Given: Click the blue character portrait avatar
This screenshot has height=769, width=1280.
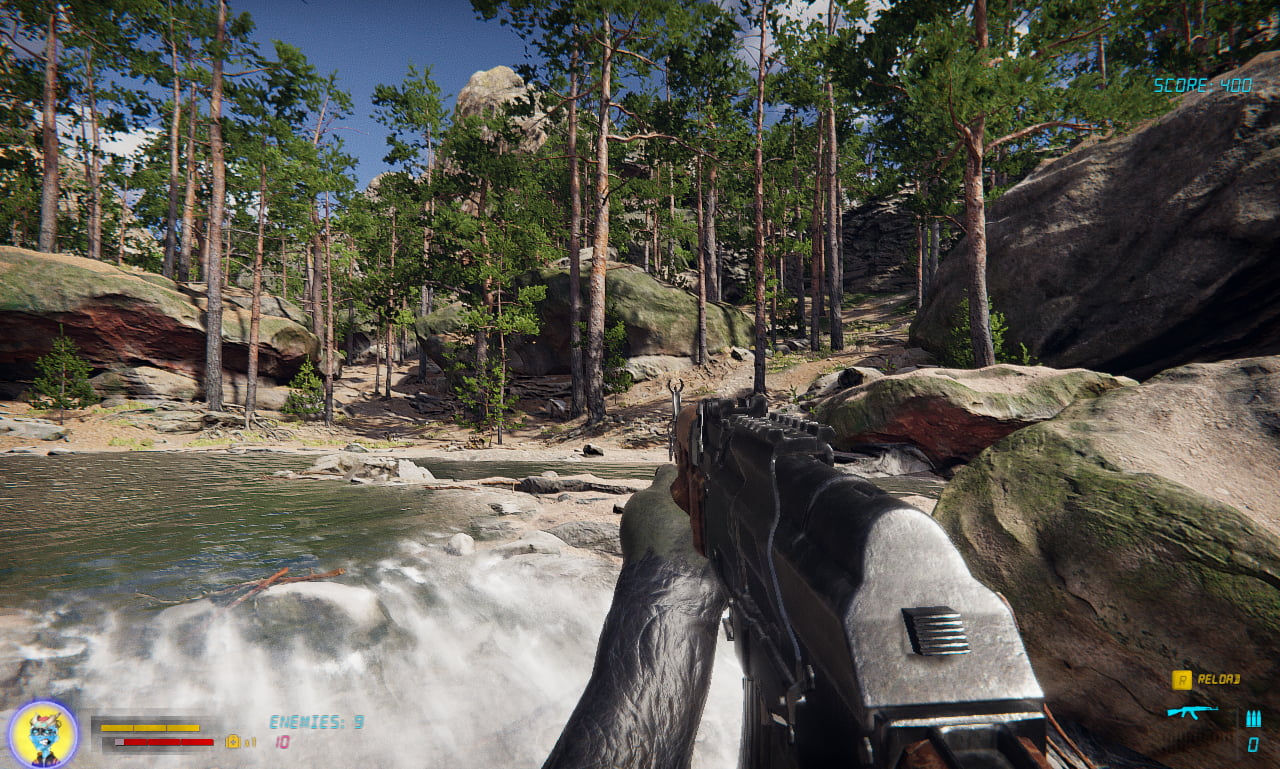Looking at the screenshot, I should pos(43,734).
